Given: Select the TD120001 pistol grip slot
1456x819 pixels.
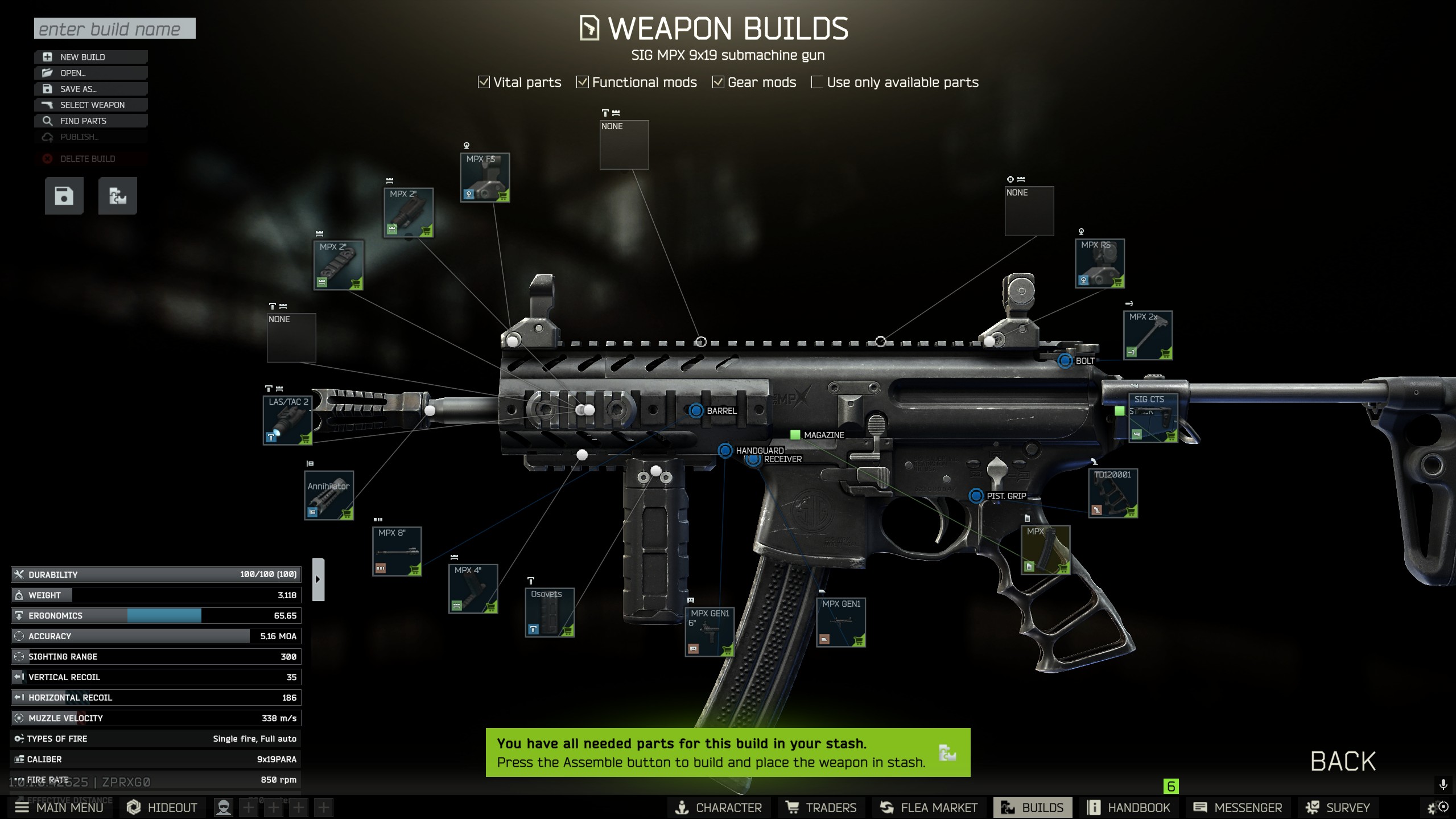Looking at the screenshot, I should tap(1113, 493).
